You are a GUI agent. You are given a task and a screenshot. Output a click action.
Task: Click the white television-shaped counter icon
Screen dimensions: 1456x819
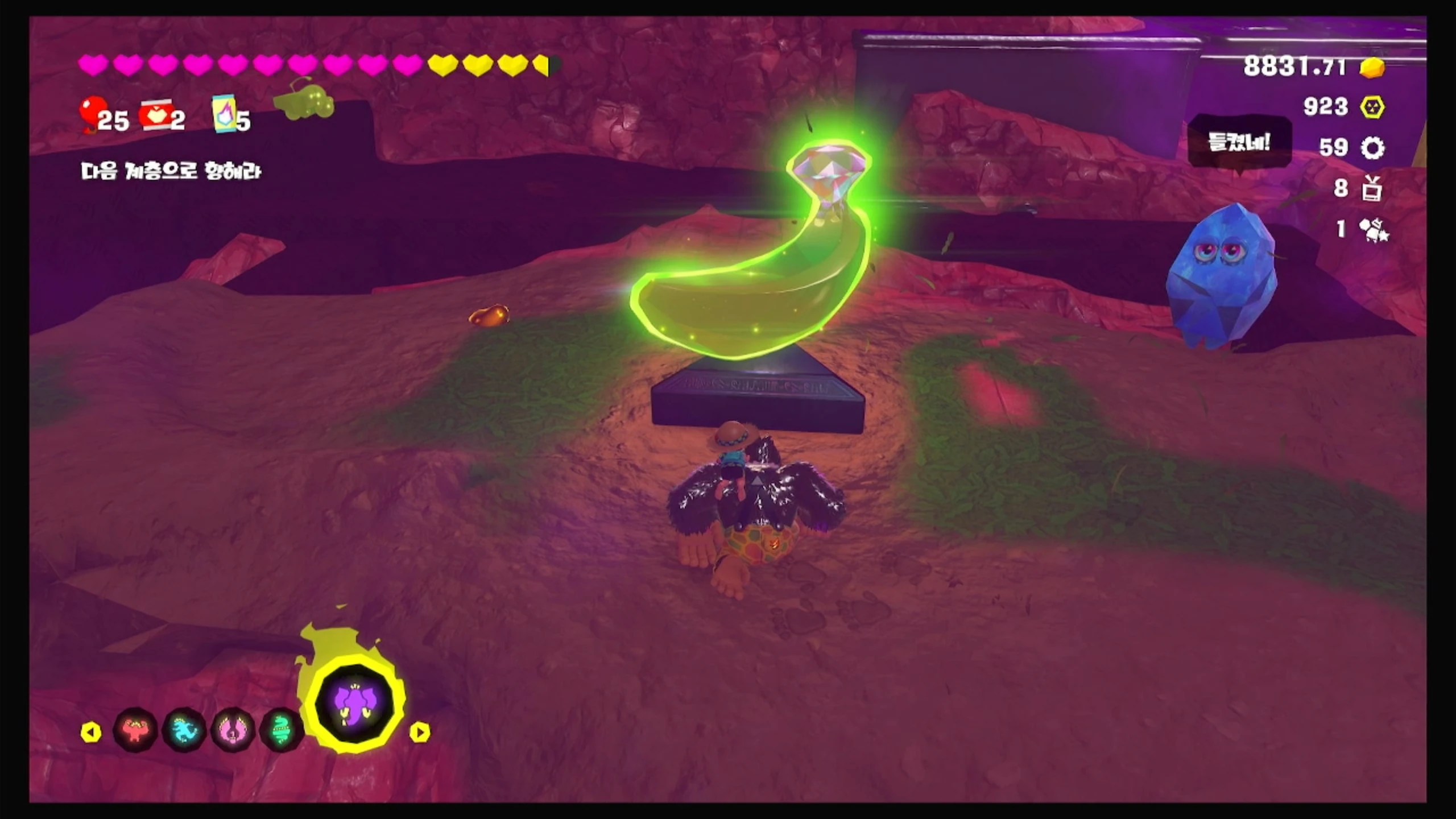coord(1372,189)
